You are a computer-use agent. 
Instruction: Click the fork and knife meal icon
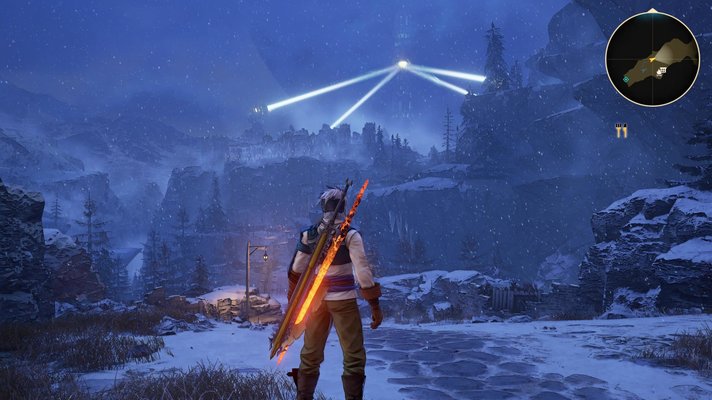pos(621,130)
